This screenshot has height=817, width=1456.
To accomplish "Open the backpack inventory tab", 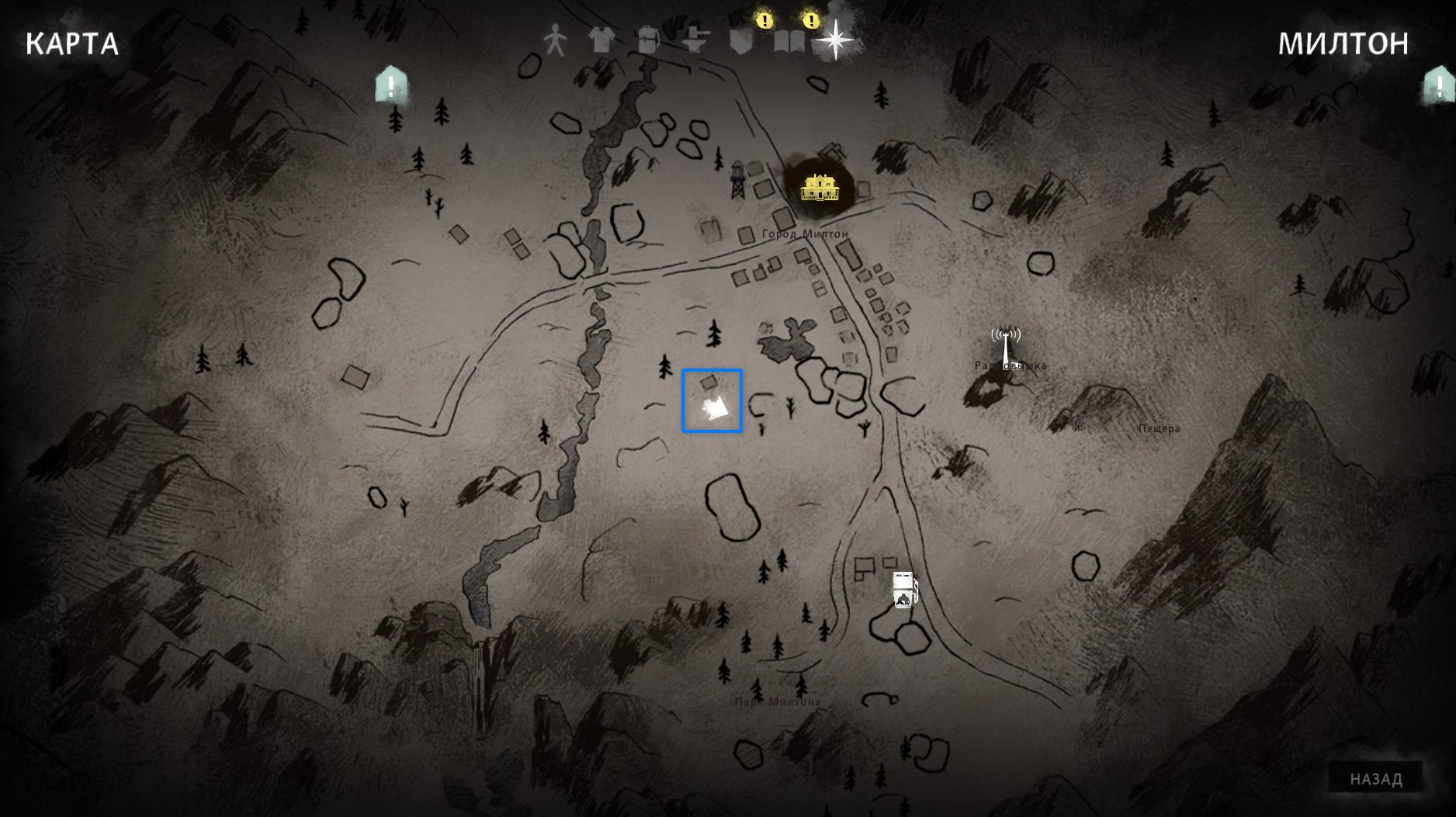I will point(647,39).
